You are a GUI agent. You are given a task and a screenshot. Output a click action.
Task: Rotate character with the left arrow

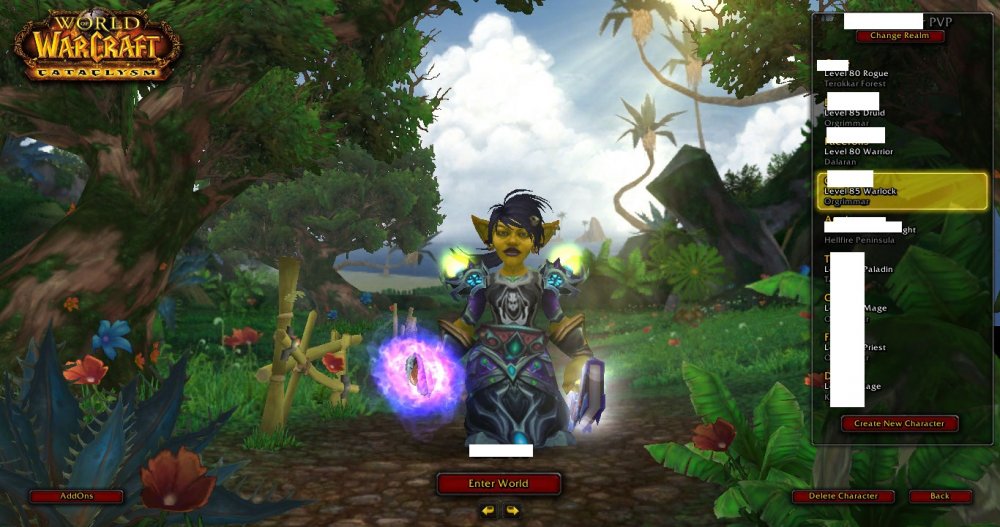[x=487, y=511]
